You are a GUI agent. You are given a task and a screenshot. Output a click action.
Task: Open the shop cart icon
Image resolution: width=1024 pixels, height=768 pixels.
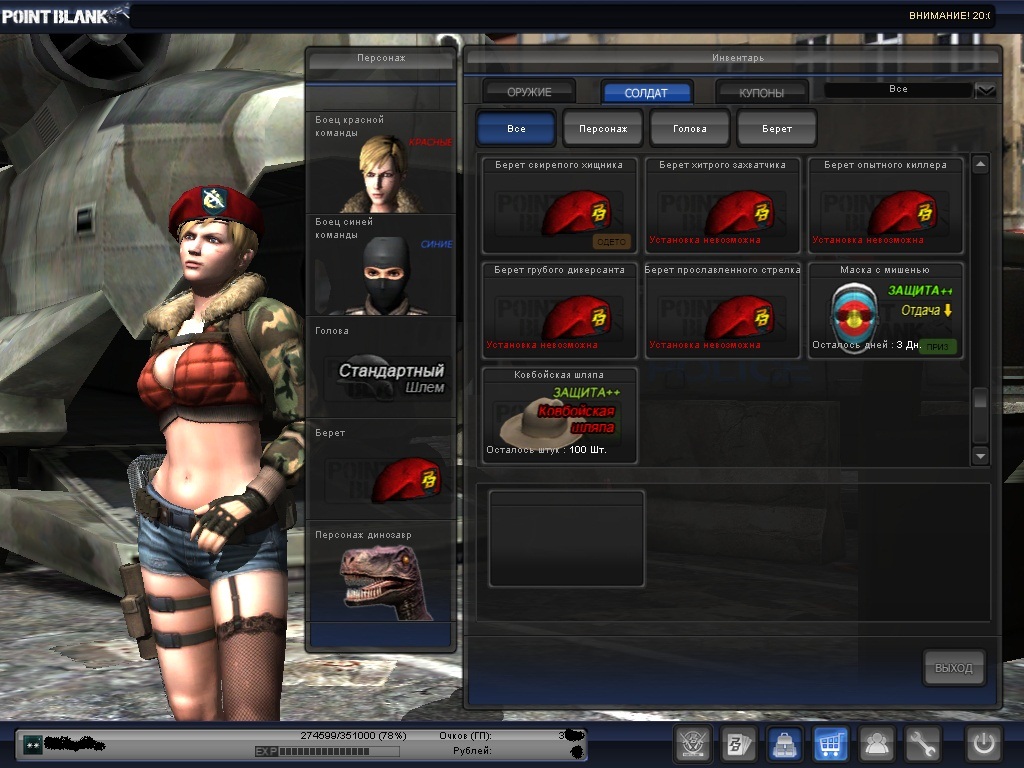[x=831, y=744]
